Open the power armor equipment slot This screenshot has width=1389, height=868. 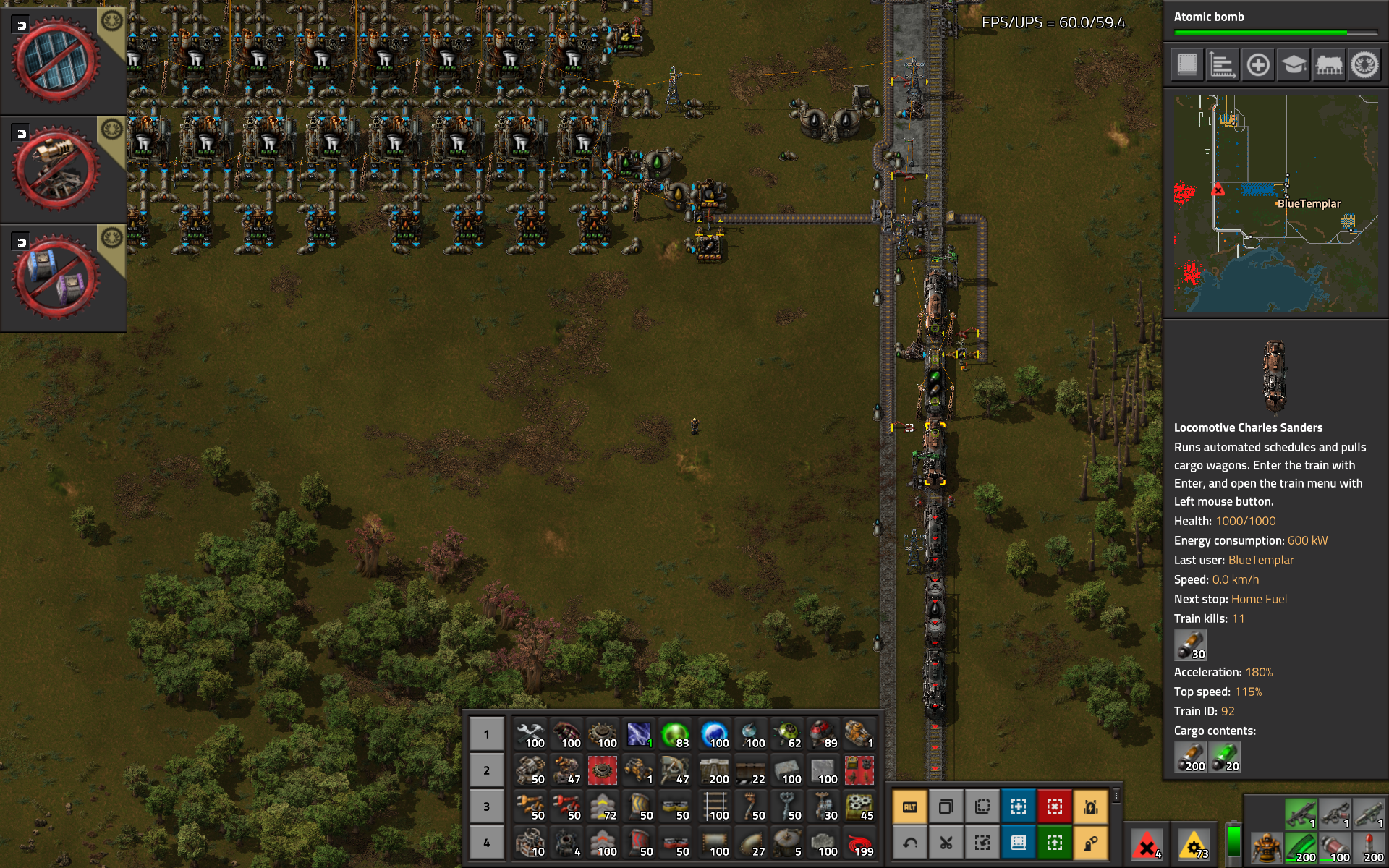pos(1267,848)
